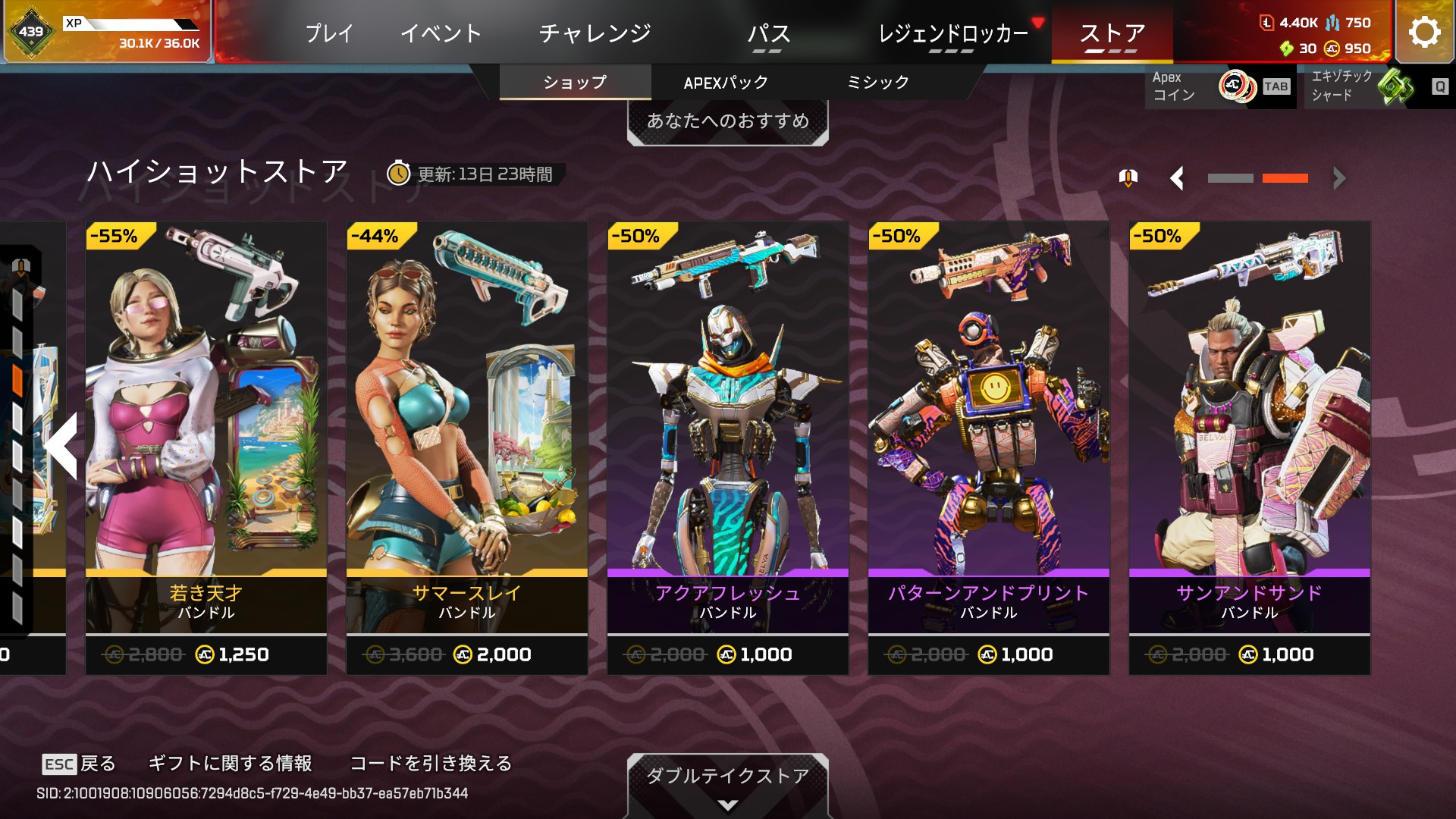Switch to the ショップ sub-tab
Viewport: 1456px width, 819px height.
tap(575, 83)
